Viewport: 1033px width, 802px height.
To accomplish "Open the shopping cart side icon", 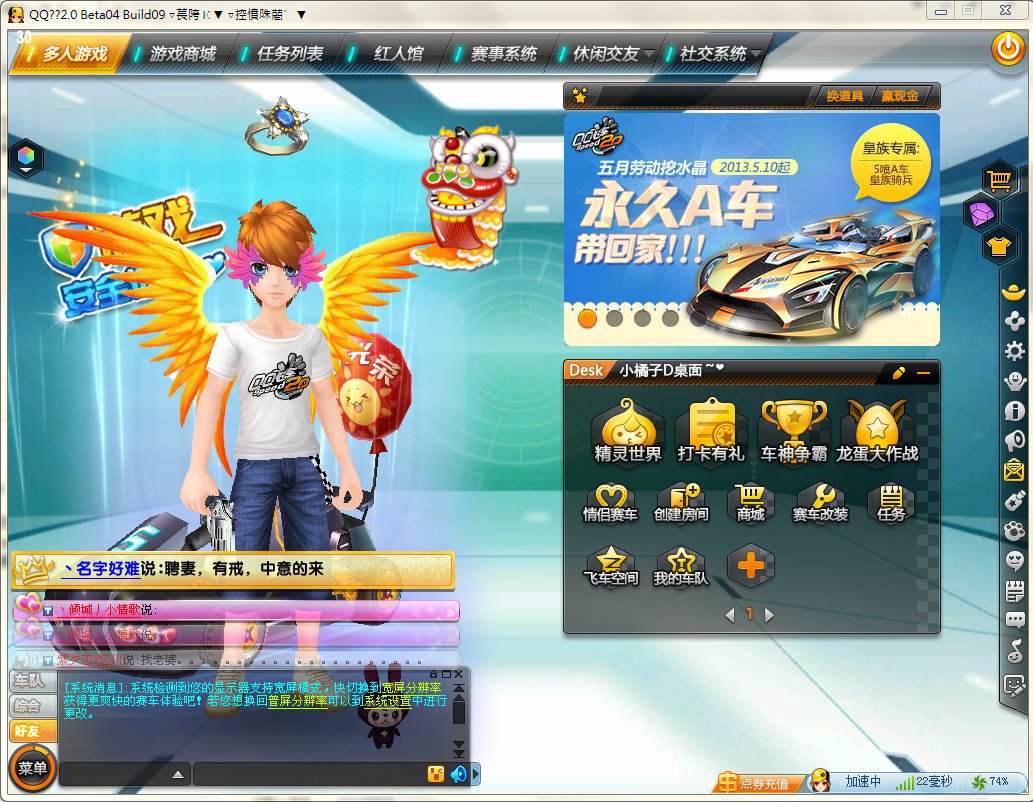I will click(x=998, y=180).
